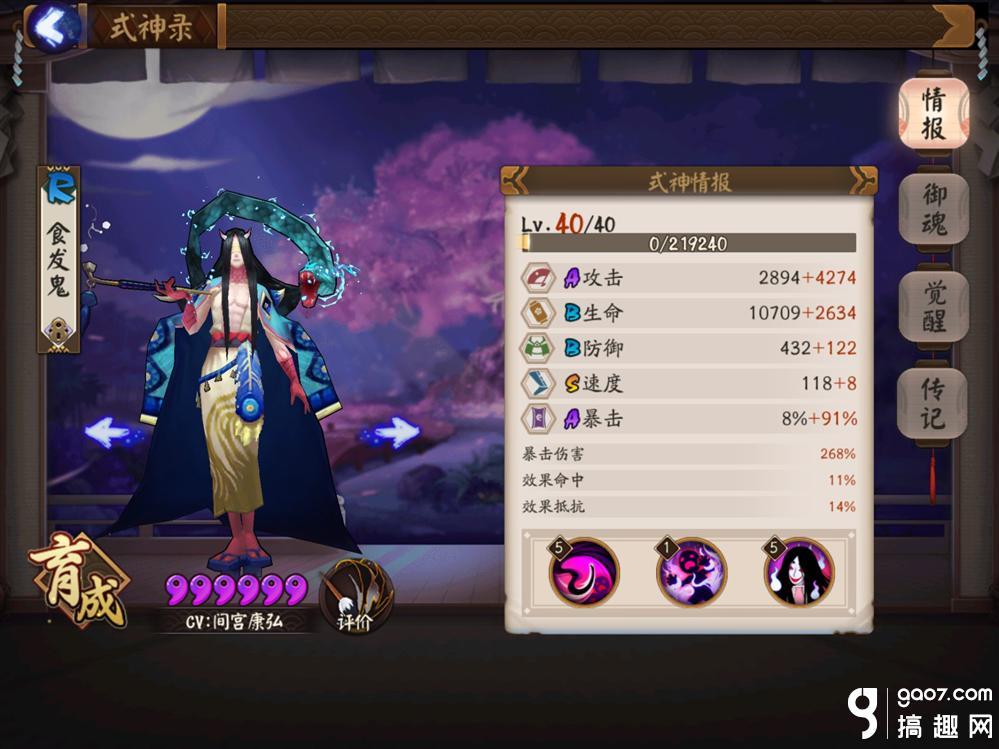View next shikigami with right arrow
The height and width of the screenshot is (749, 999).
[391, 432]
